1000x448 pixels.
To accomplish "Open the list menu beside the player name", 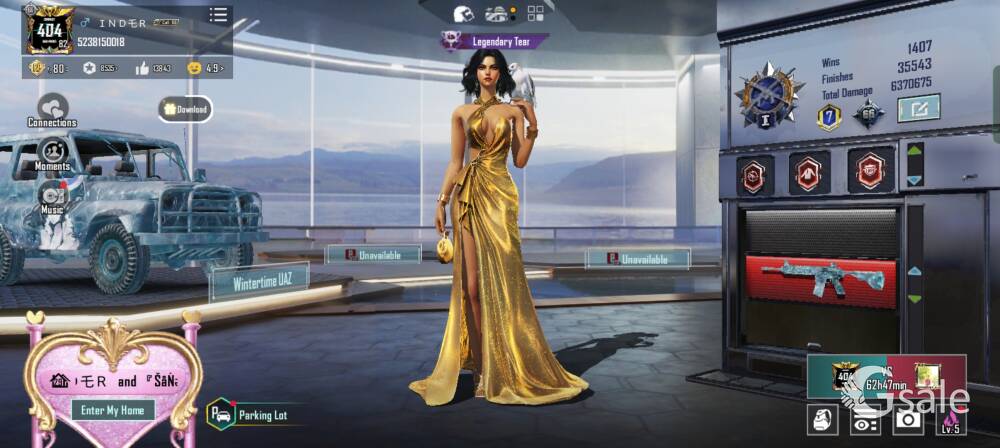I will point(218,15).
